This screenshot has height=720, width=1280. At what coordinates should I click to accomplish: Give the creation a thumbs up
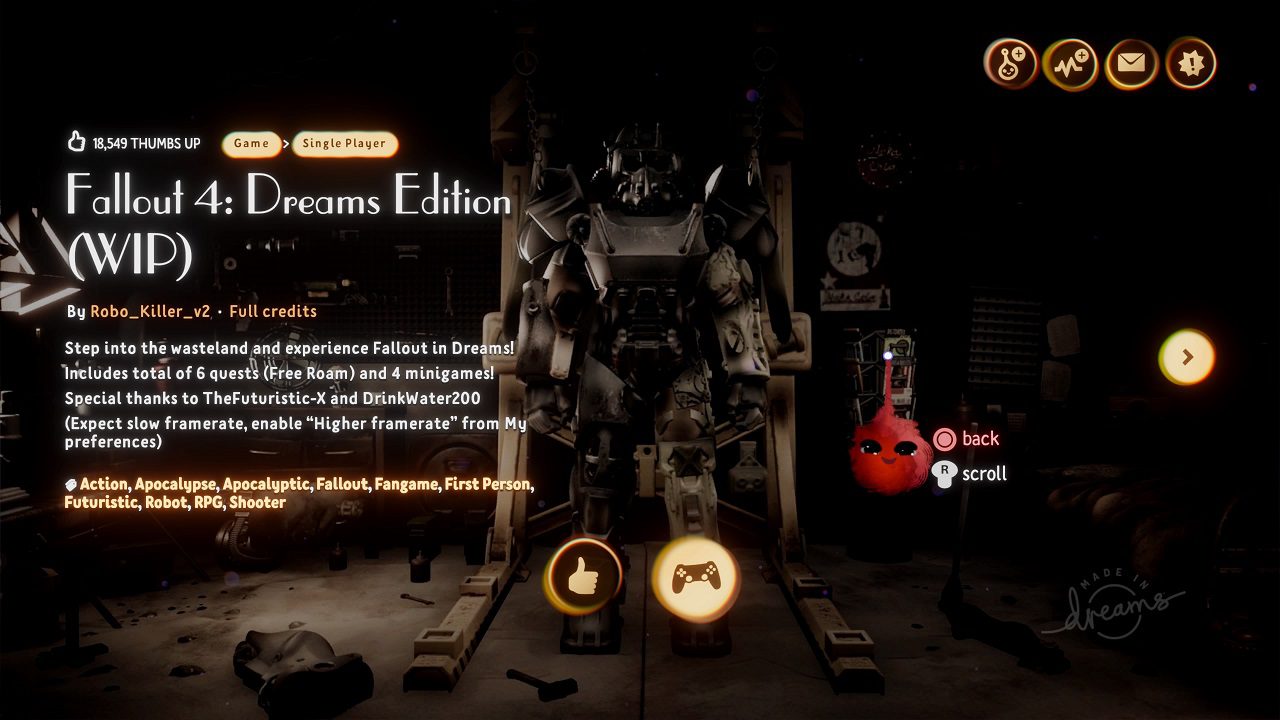point(582,577)
